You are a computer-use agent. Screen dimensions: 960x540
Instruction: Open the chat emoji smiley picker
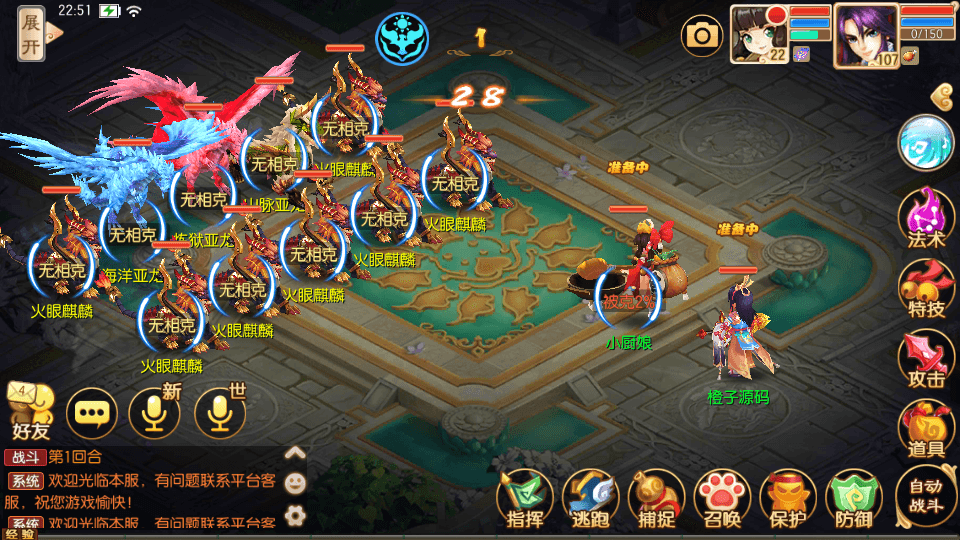(x=295, y=484)
